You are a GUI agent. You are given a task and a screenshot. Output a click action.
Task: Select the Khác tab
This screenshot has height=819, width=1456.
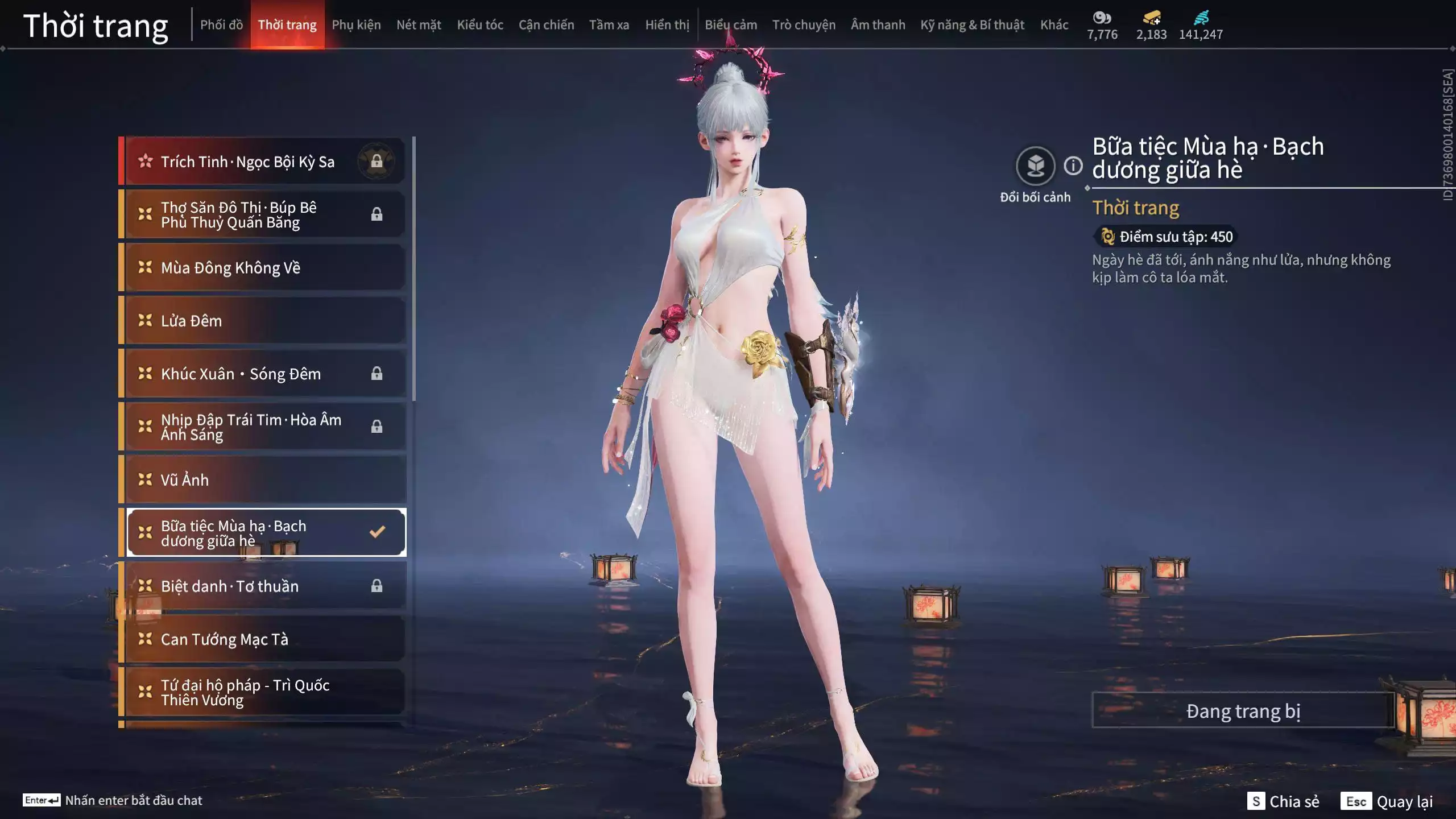[x=1054, y=25]
